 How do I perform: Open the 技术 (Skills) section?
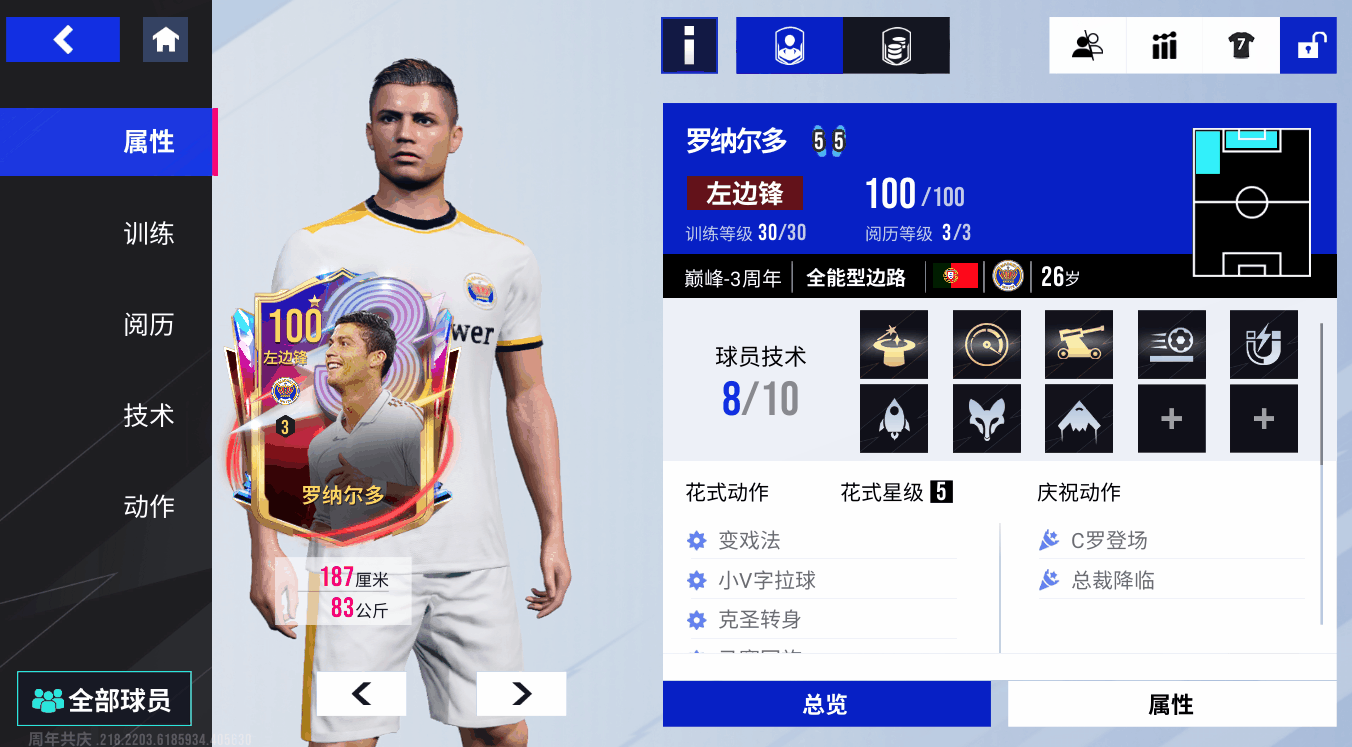click(x=149, y=416)
